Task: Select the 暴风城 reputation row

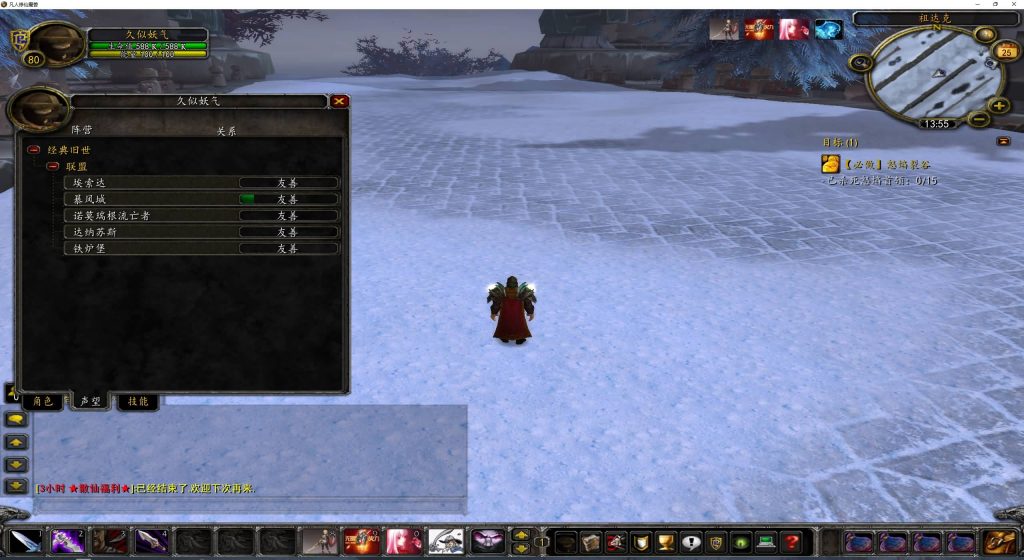Action: [x=200, y=199]
